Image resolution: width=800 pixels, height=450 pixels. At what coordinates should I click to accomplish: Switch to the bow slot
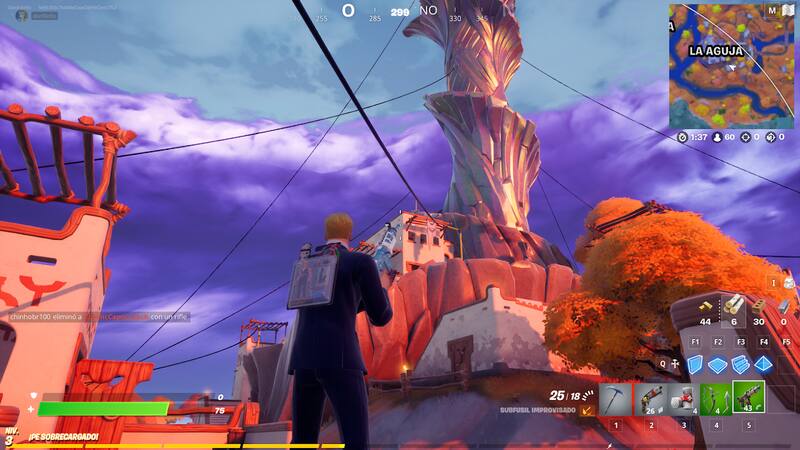click(x=715, y=399)
